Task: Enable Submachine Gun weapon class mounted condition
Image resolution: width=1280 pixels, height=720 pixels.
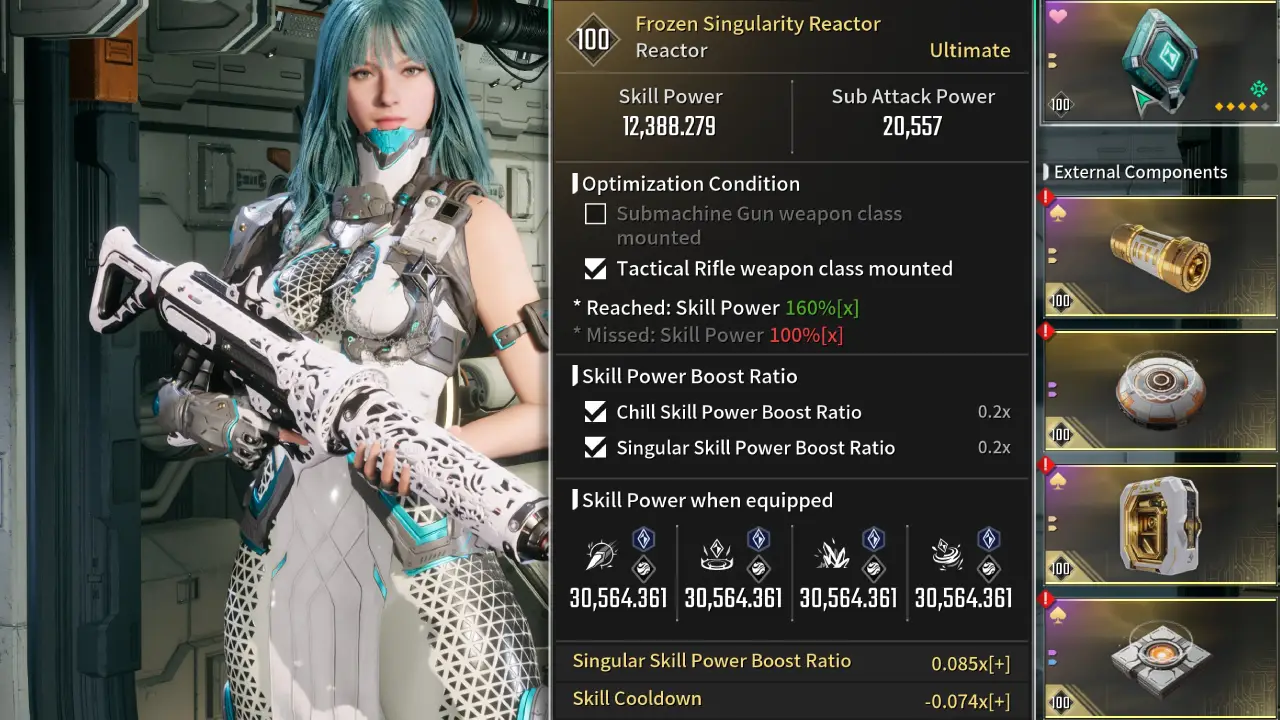Action: click(x=595, y=214)
